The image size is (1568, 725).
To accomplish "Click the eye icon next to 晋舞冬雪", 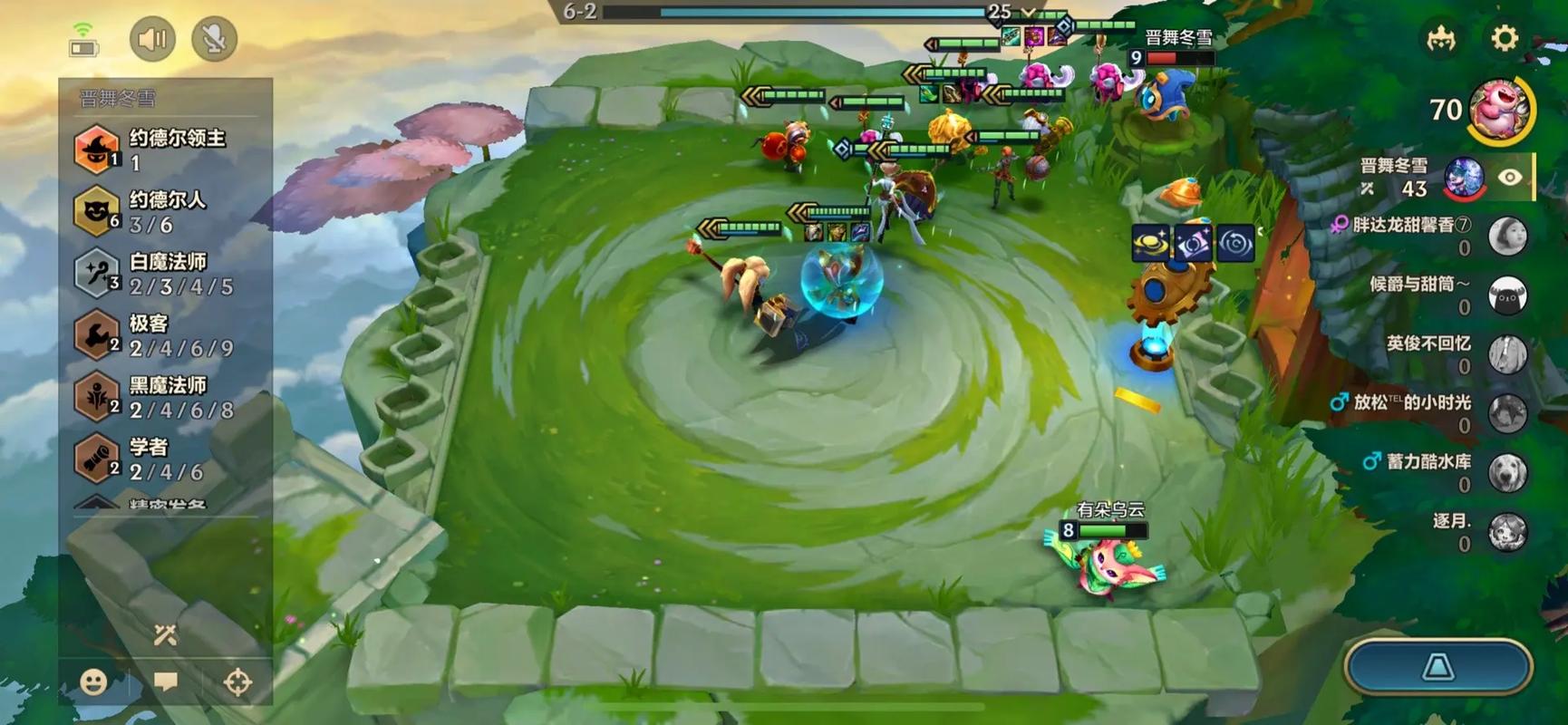I will [1510, 178].
